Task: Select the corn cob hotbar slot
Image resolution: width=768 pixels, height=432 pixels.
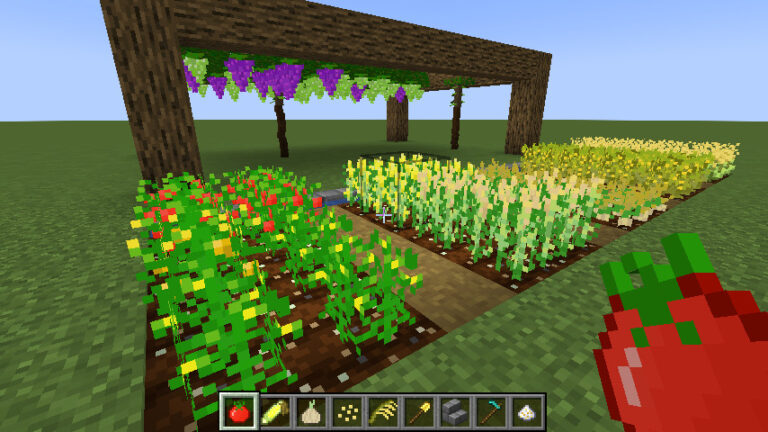Action: click(275, 412)
